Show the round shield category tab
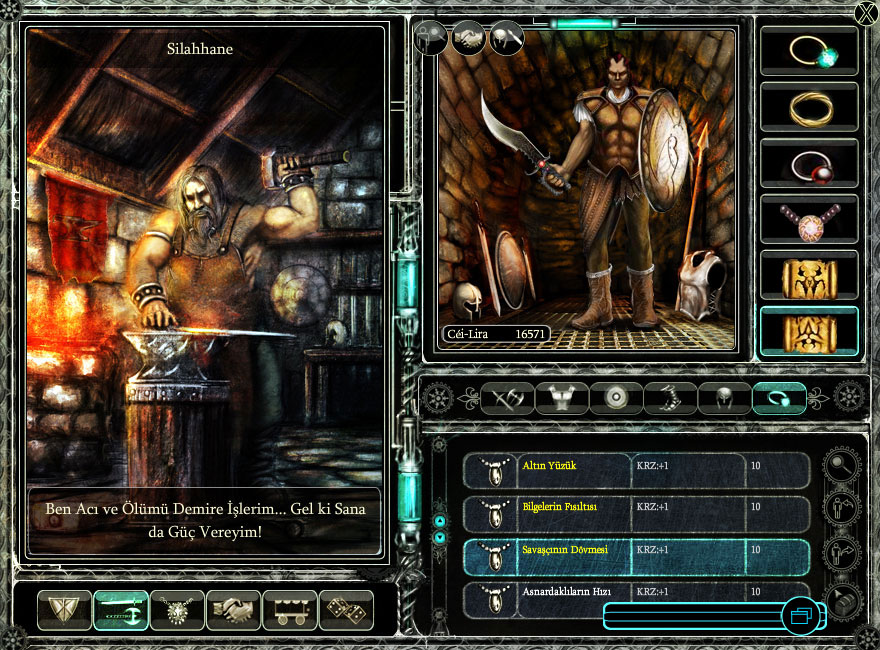880x650 pixels. click(x=615, y=399)
